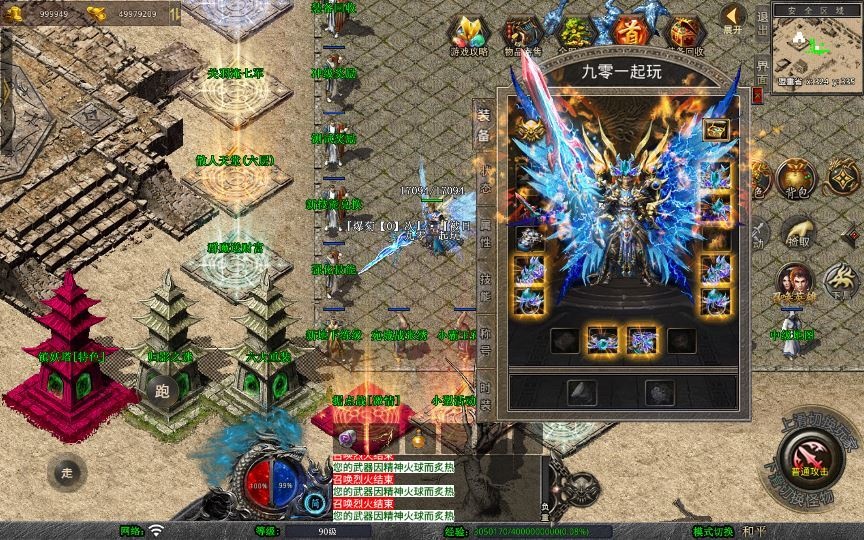Switch to the 时装 fashion tab
The width and height of the screenshot is (864, 540).
(x=485, y=397)
